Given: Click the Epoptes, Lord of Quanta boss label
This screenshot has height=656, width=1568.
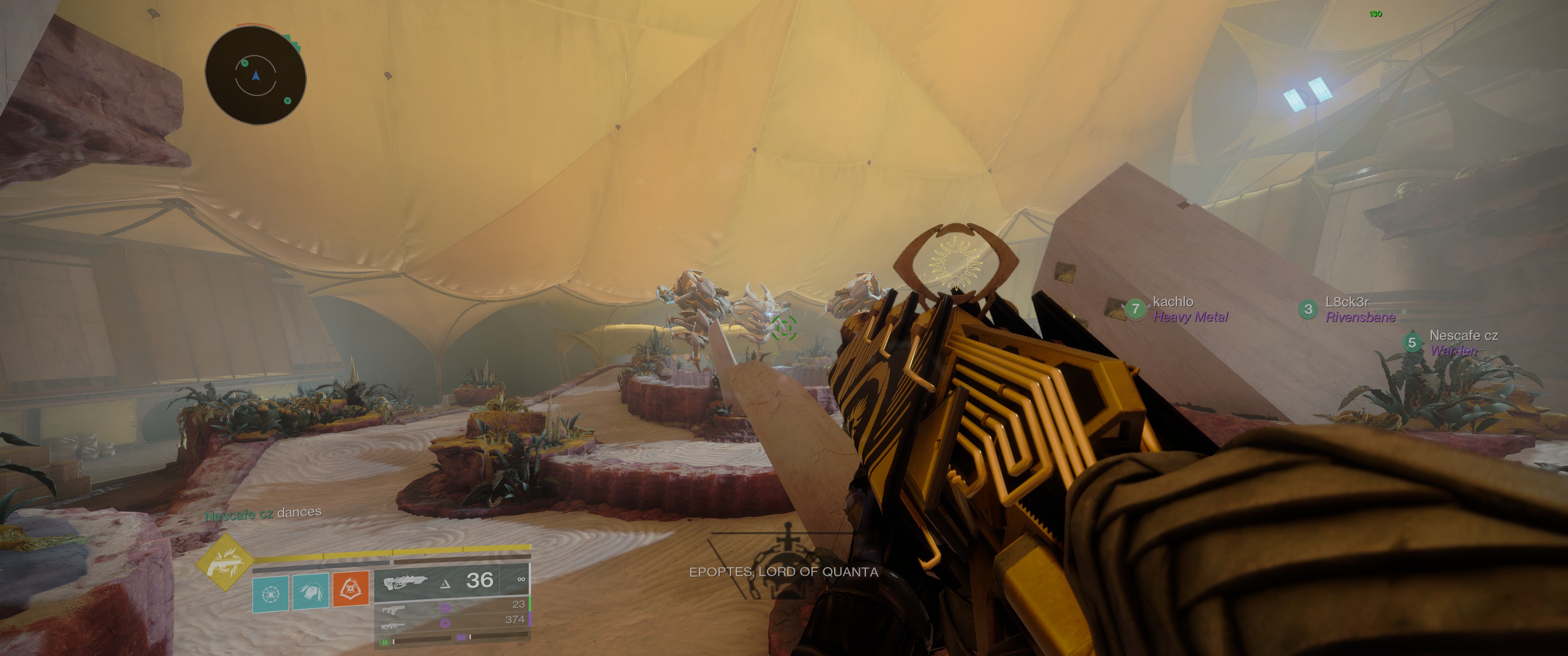Looking at the screenshot, I should 784,572.
